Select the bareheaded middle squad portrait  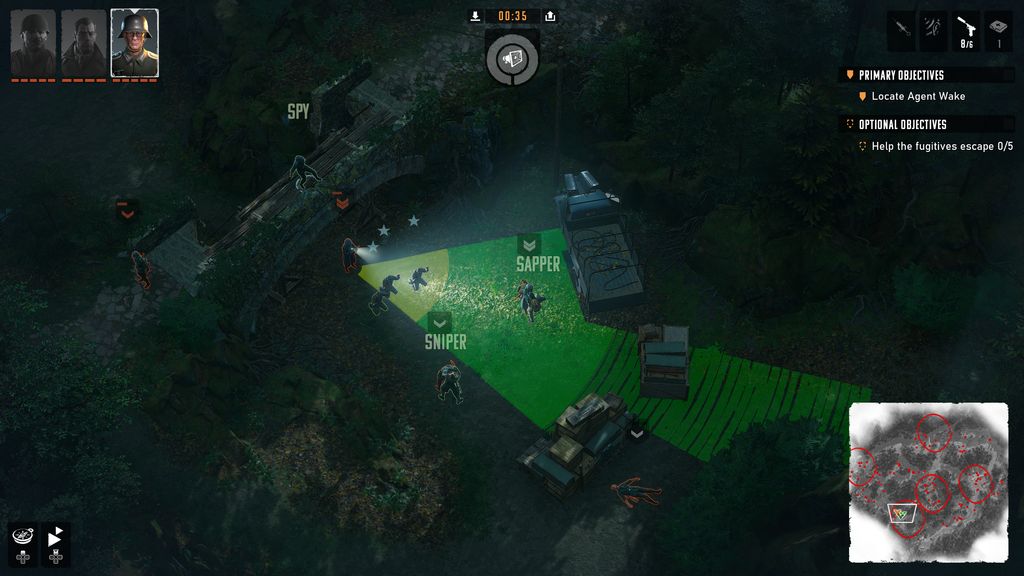(x=83, y=43)
